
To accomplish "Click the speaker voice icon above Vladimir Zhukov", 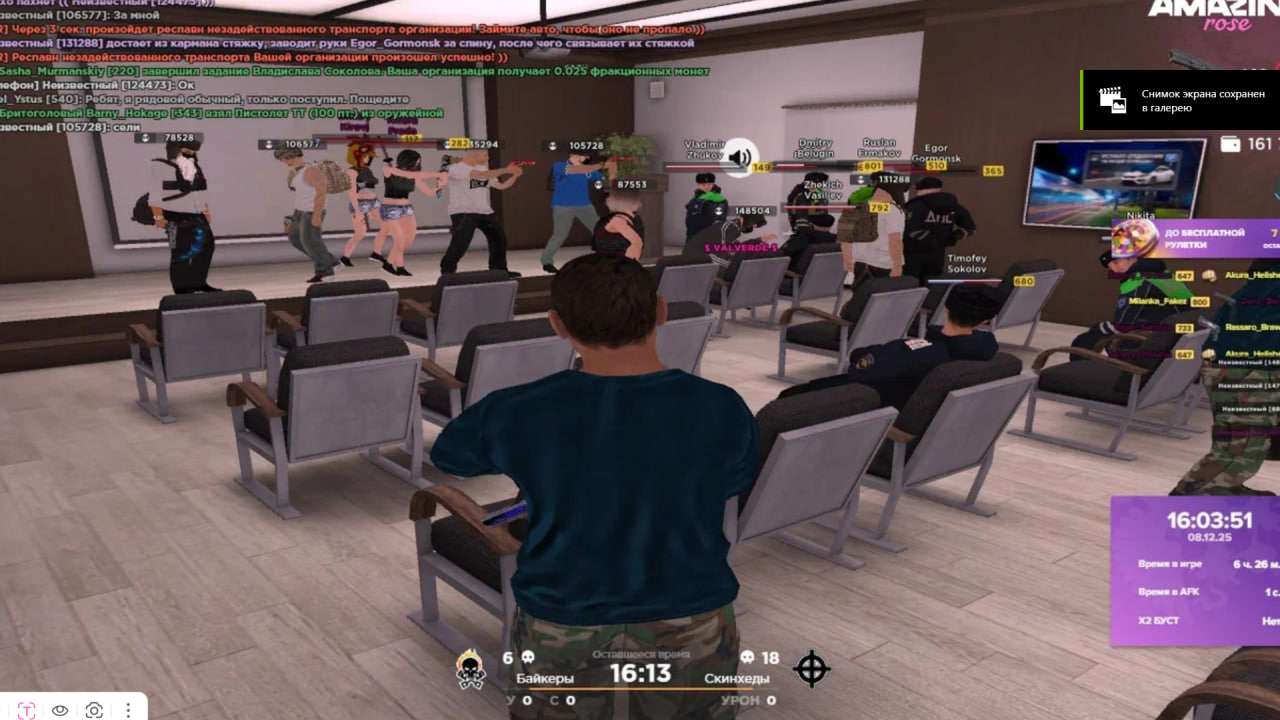I will pyautogui.click(x=740, y=157).
